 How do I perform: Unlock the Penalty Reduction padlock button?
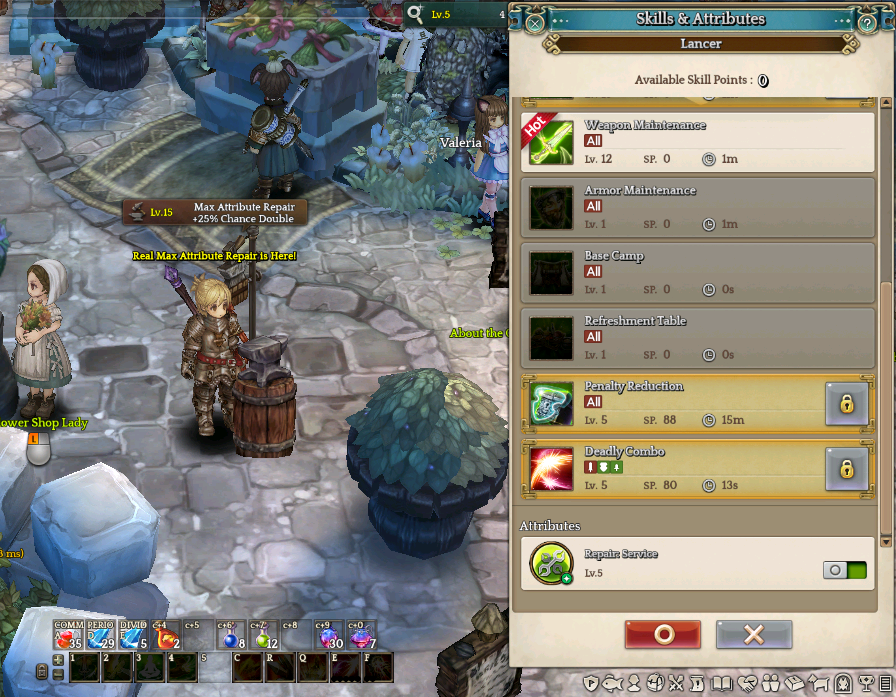click(x=846, y=403)
